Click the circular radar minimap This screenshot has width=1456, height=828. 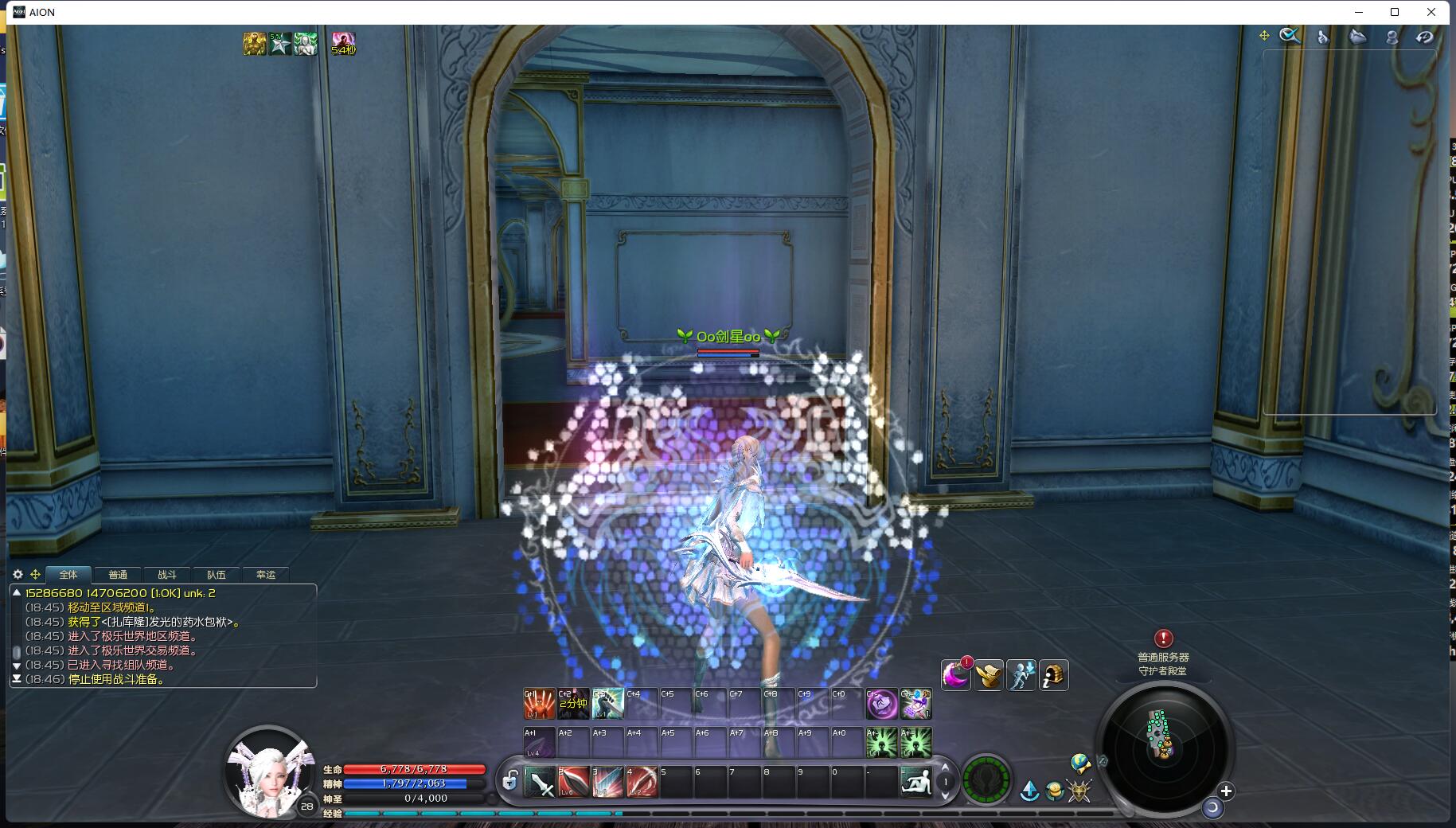[x=1163, y=746]
